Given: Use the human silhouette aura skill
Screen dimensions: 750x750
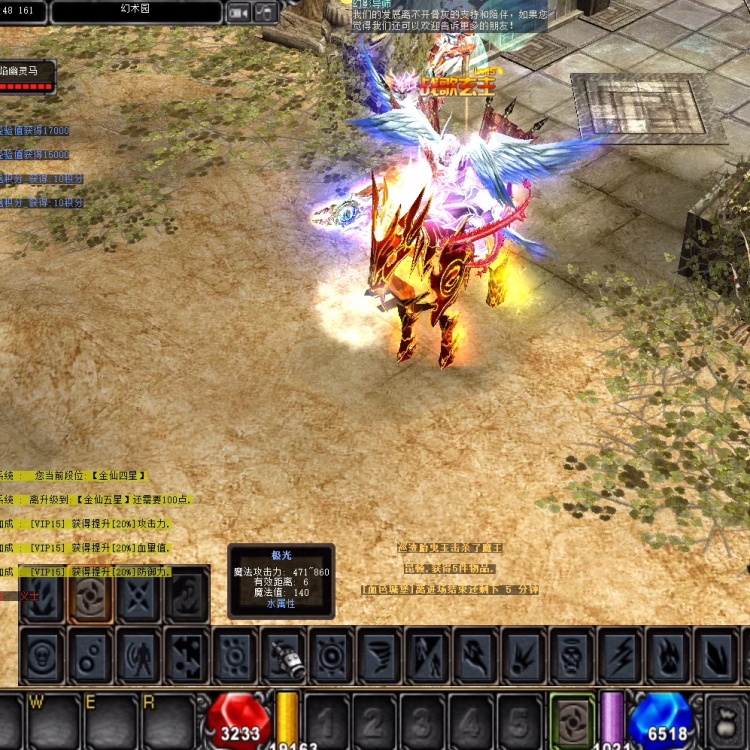Looking at the screenshot, I should point(138,655).
